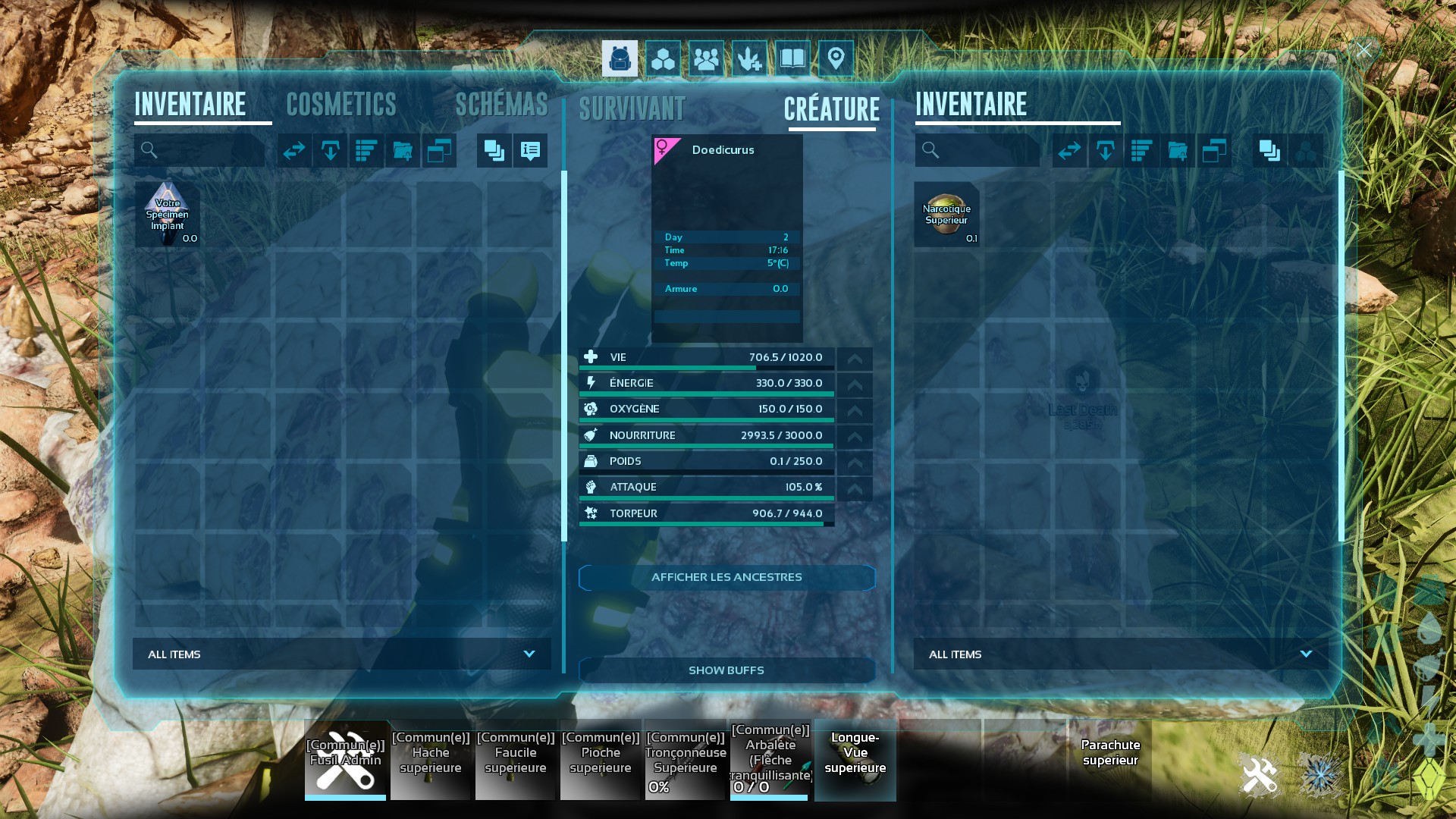Upgrade the Vie stat arrow
1456x819 pixels.
(855, 359)
